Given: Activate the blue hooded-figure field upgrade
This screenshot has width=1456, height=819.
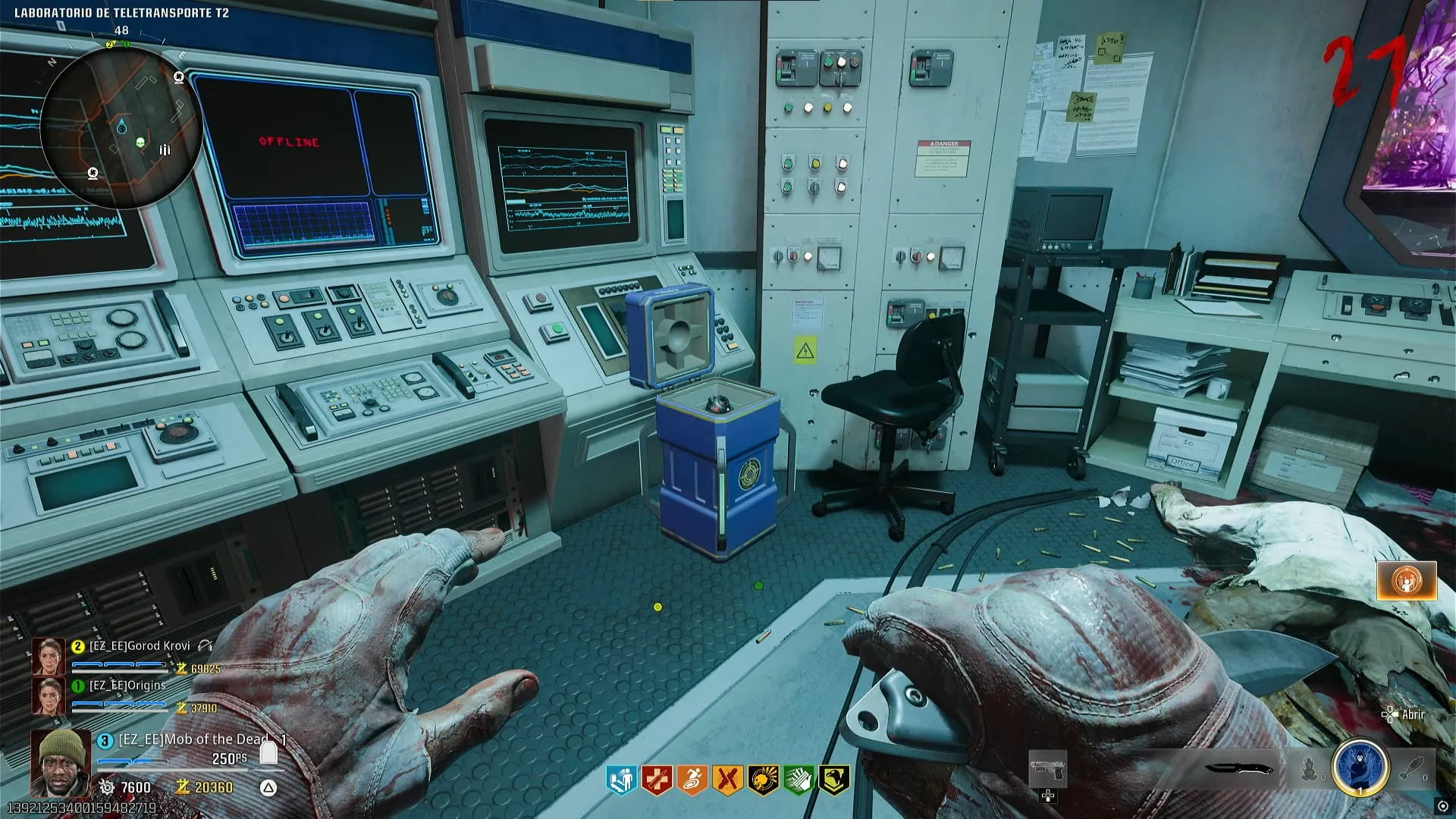Looking at the screenshot, I should pos(1360,767).
